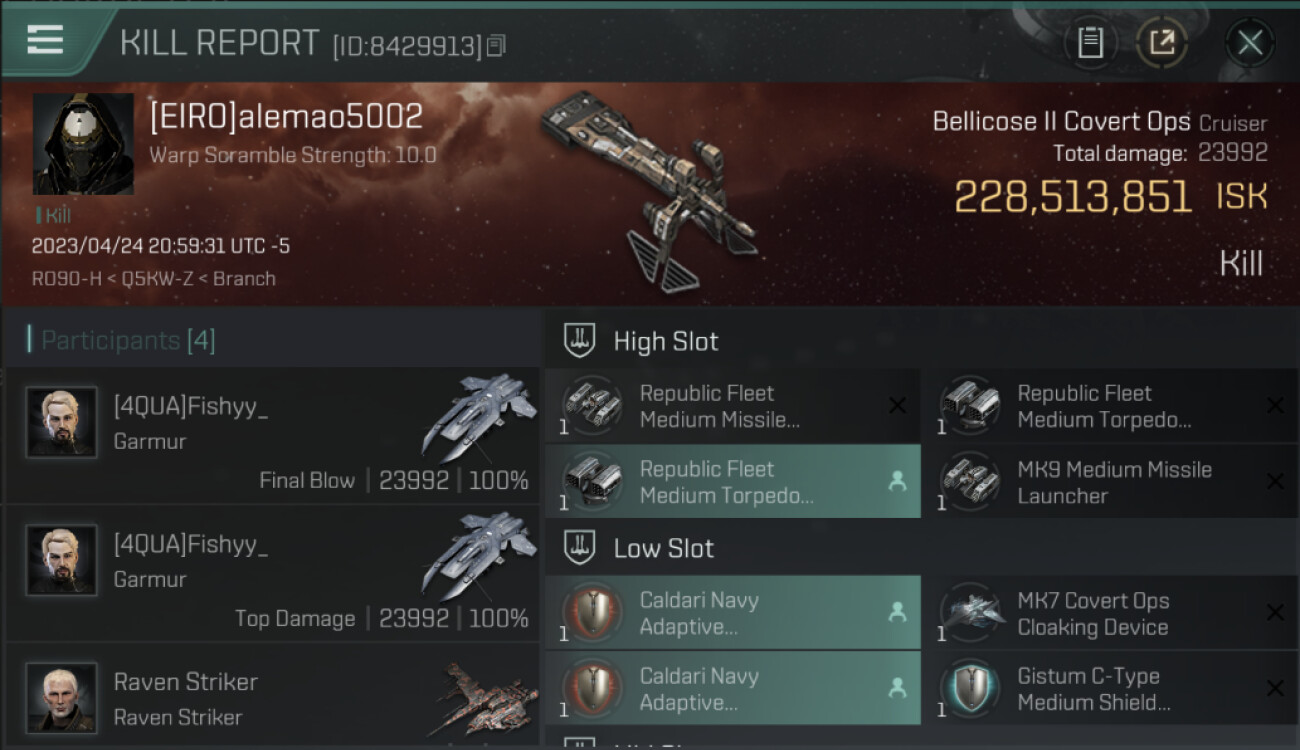View the alemao5002 victim portrait
This screenshot has height=750, width=1300.
83,144
